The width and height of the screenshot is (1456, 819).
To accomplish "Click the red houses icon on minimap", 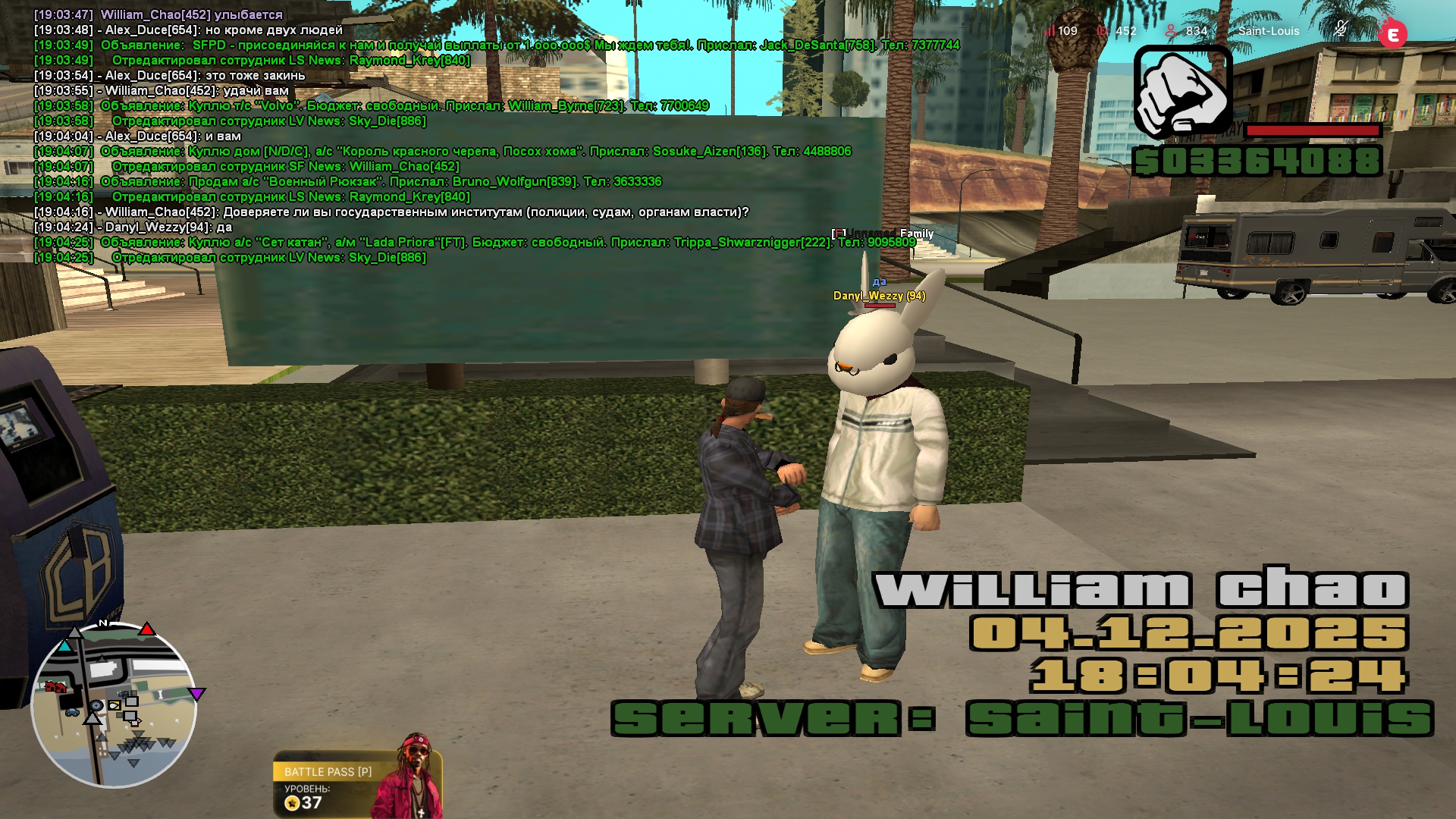I will tap(56, 687).
